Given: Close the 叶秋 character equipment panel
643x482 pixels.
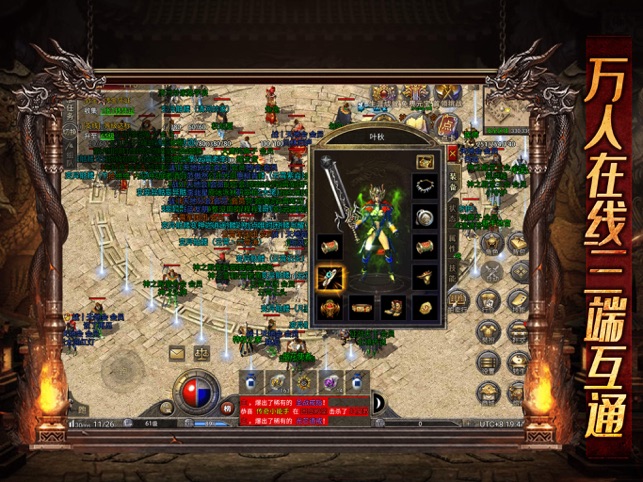Looking at the screenshot, I should [x=452, y=154].
